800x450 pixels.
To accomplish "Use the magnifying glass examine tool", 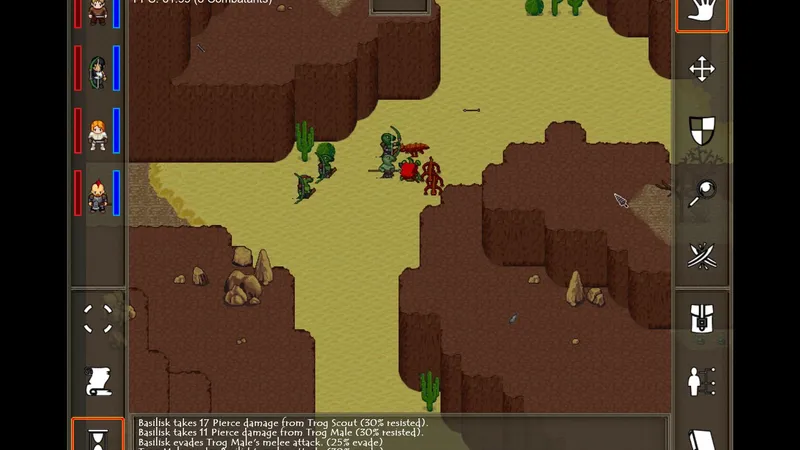I will coord(701,192).
